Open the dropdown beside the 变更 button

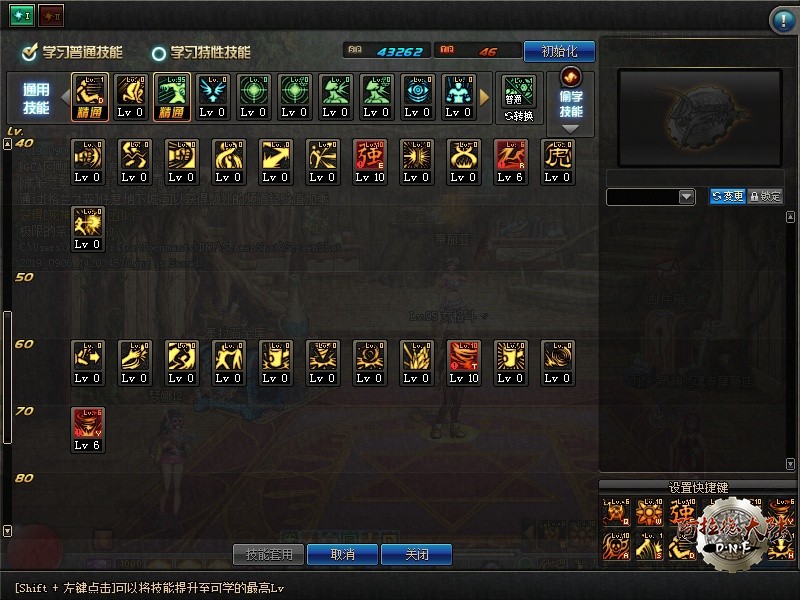(687, 197)
